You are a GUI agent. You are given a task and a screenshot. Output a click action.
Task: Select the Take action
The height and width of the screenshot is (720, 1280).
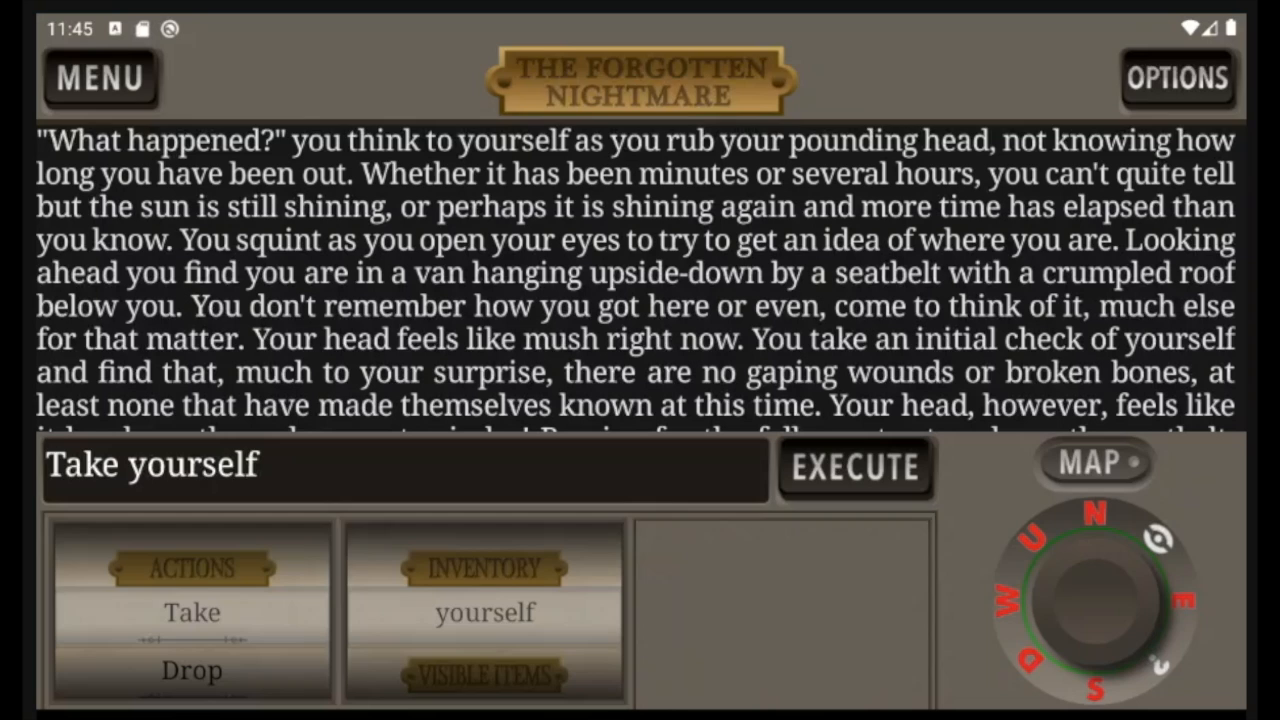click(x=192, y=612)
